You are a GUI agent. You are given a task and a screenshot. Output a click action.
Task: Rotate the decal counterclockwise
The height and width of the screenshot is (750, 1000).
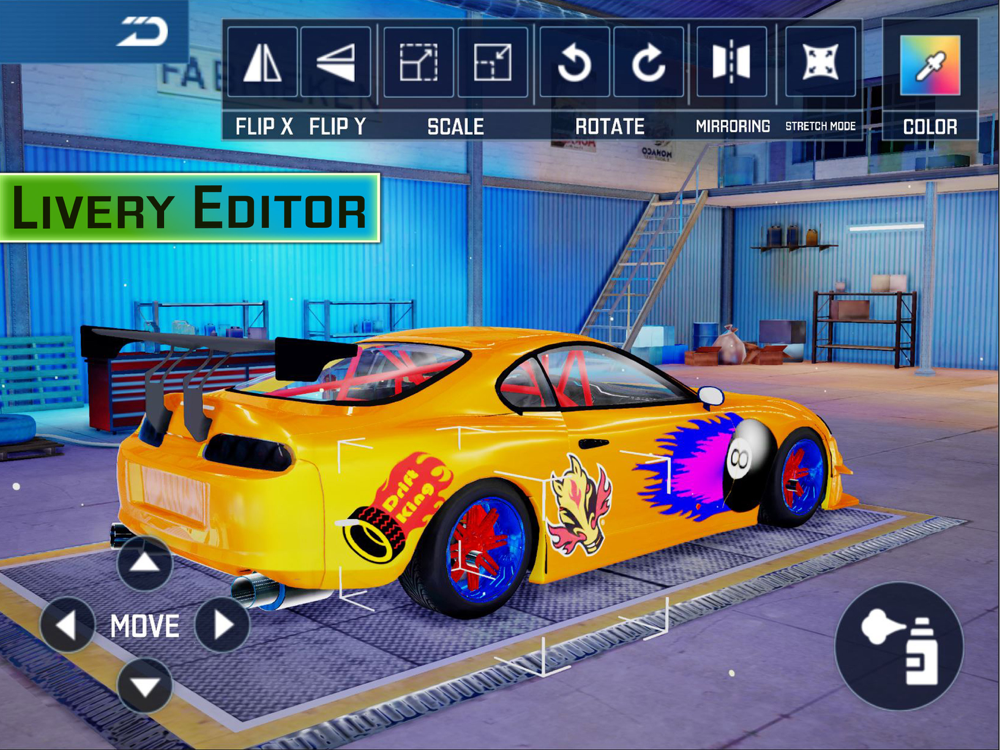coord(575,62)
